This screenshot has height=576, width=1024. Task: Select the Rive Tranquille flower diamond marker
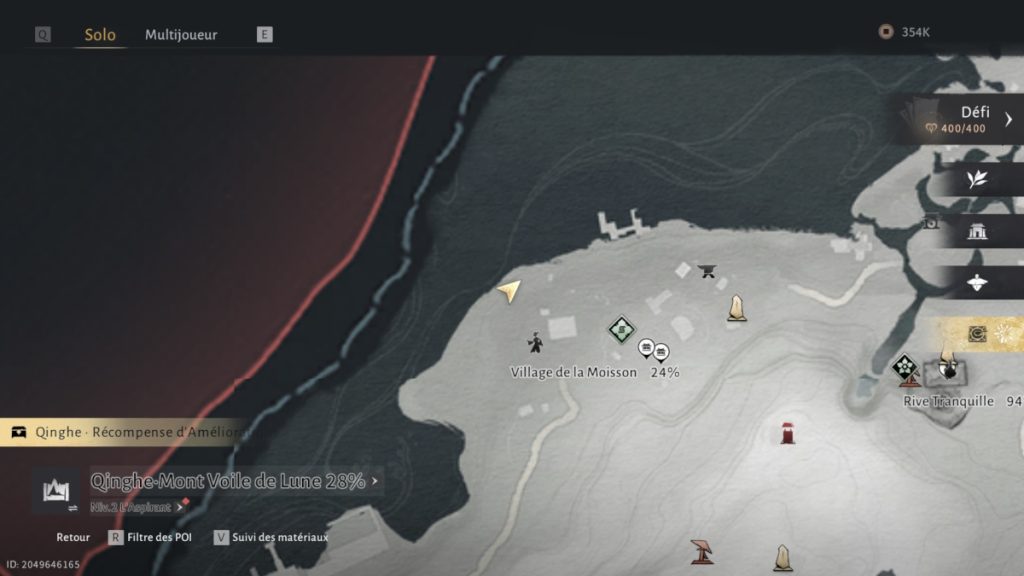(x=906, y=367)
